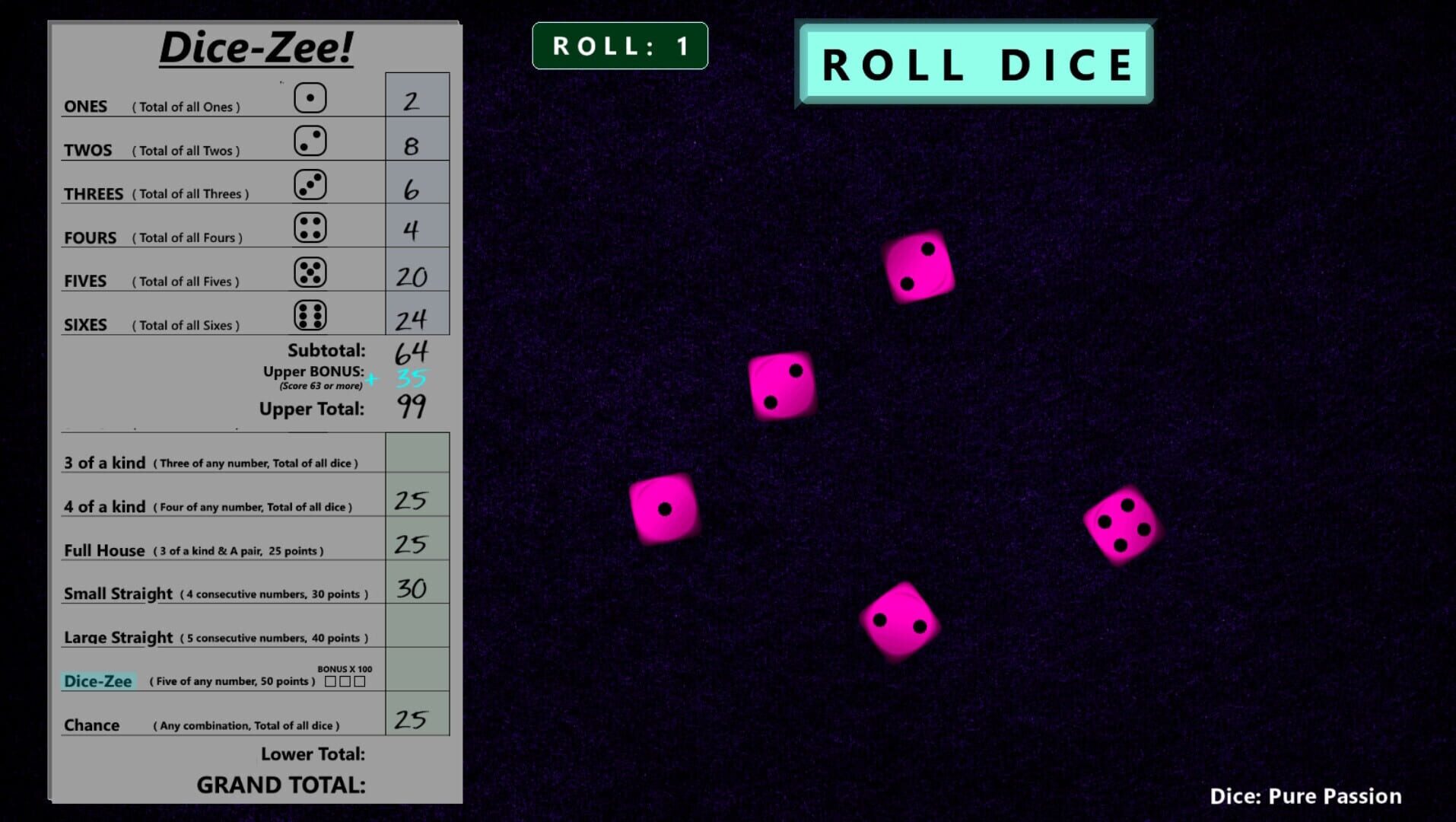This screenshot has height=822, width=1456.
Task: Click the four-pip die icon beside FOURS
Action: [308, 227]
